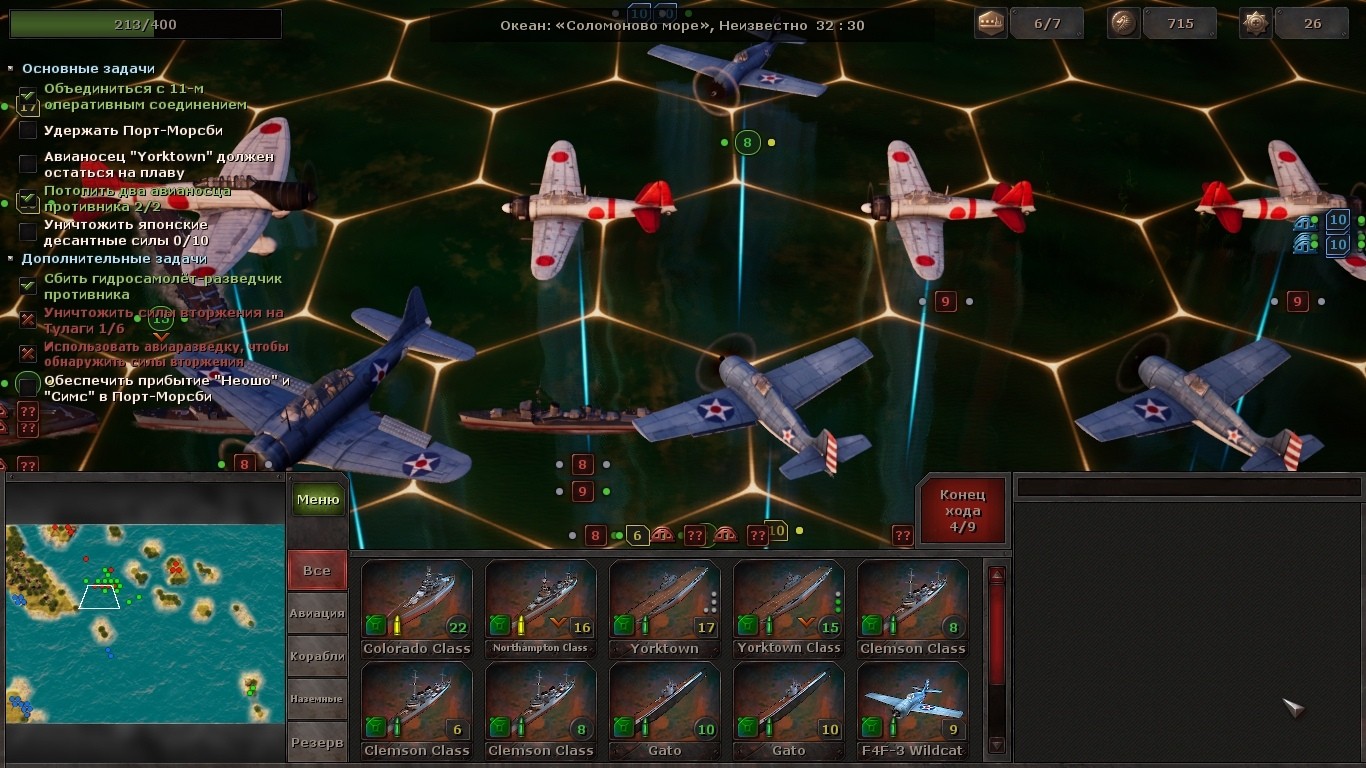Image resolution: width=1366 pixels, height=768 pixels.
Task: Click the resource coin icon beside 715
Action: 1124,23
